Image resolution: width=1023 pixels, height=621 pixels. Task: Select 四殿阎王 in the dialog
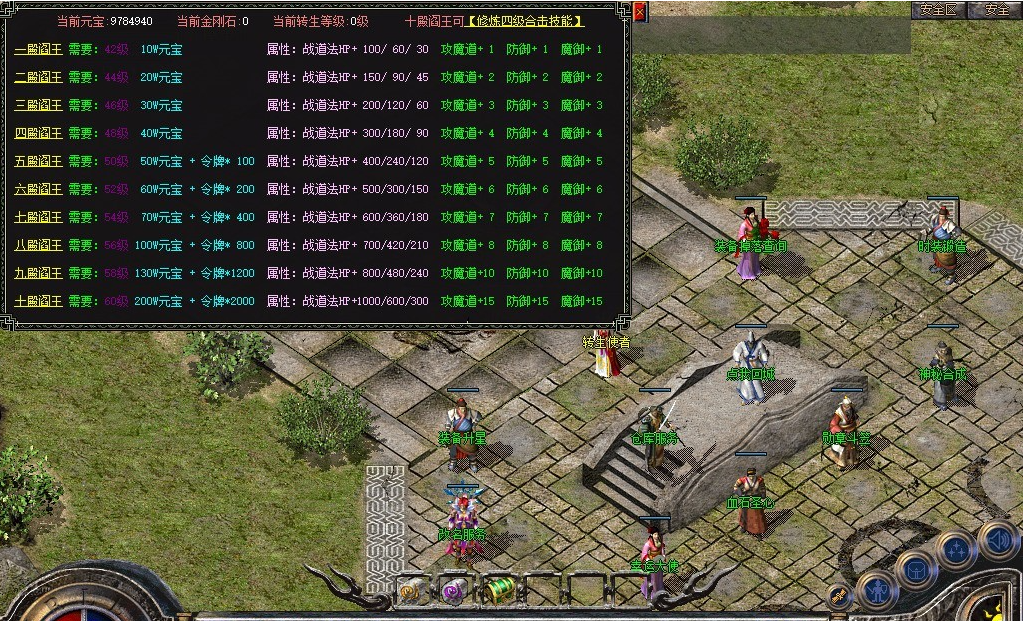[38, 133]
